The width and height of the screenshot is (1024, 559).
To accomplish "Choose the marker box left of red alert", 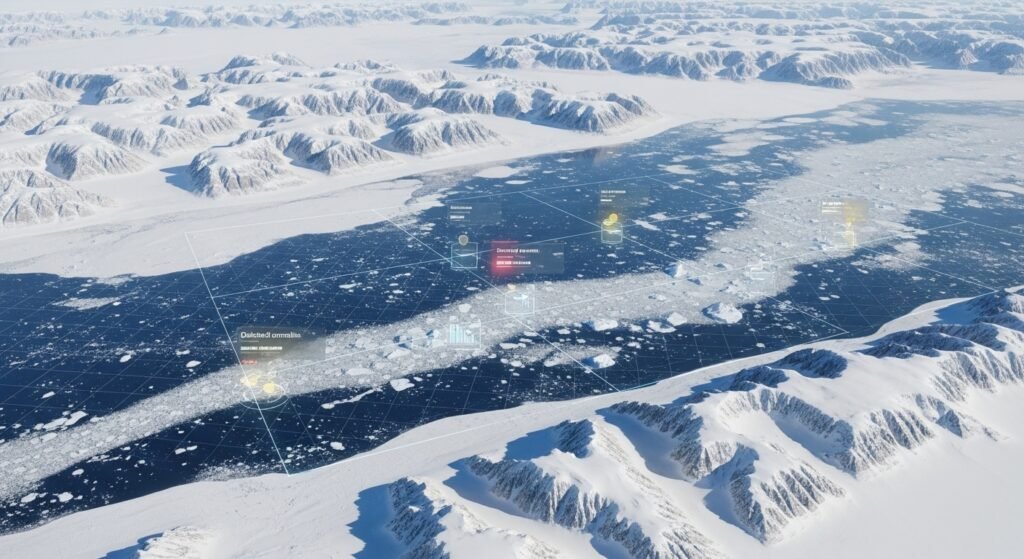I will coord(464,255).
